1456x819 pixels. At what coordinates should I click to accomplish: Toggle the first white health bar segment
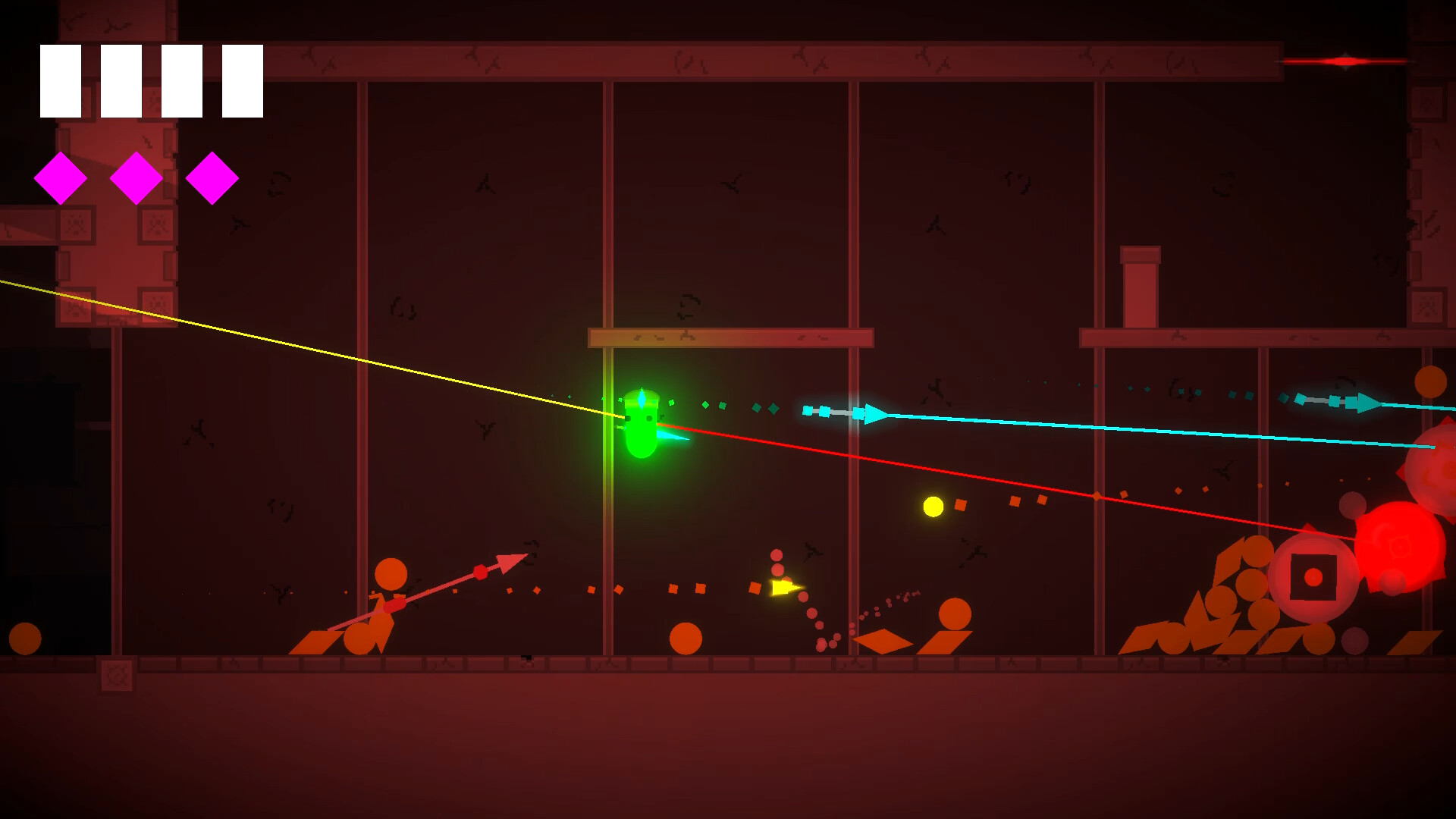pyautogui.click(x=60, y=80)
